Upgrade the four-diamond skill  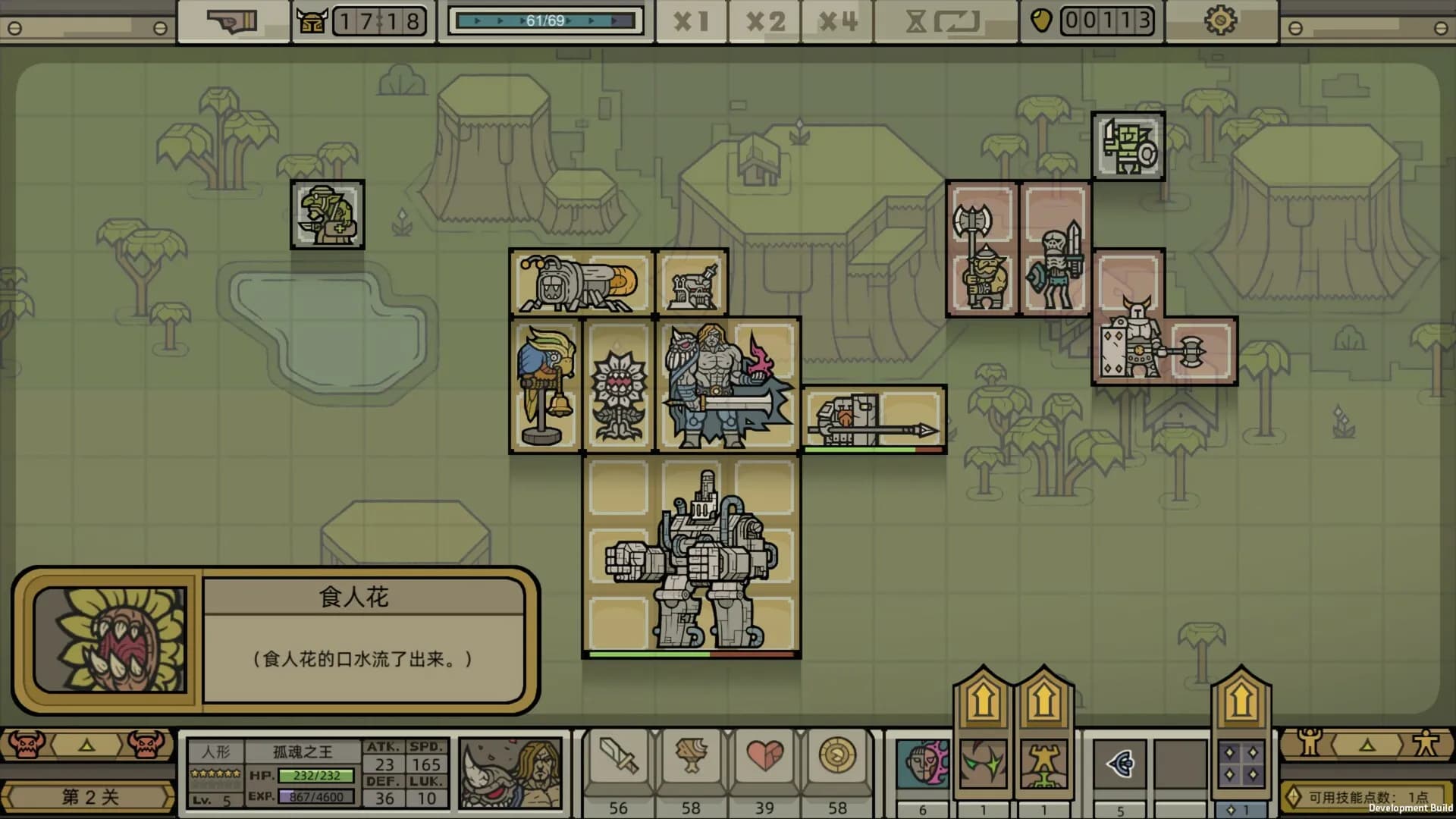pos(1241,699)
